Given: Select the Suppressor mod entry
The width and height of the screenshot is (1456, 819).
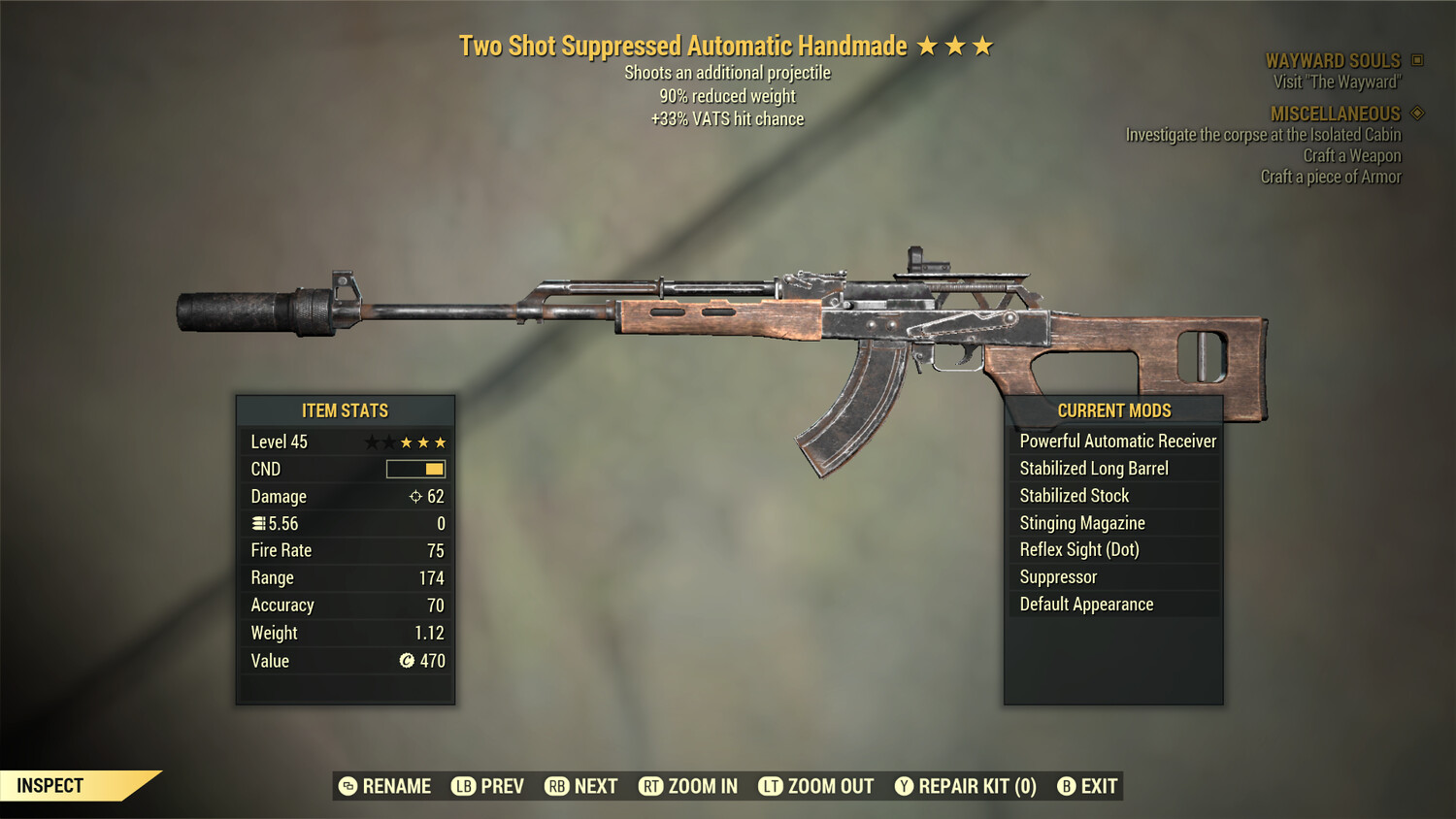Looking at the screenshot, I should pos(1057,576).
